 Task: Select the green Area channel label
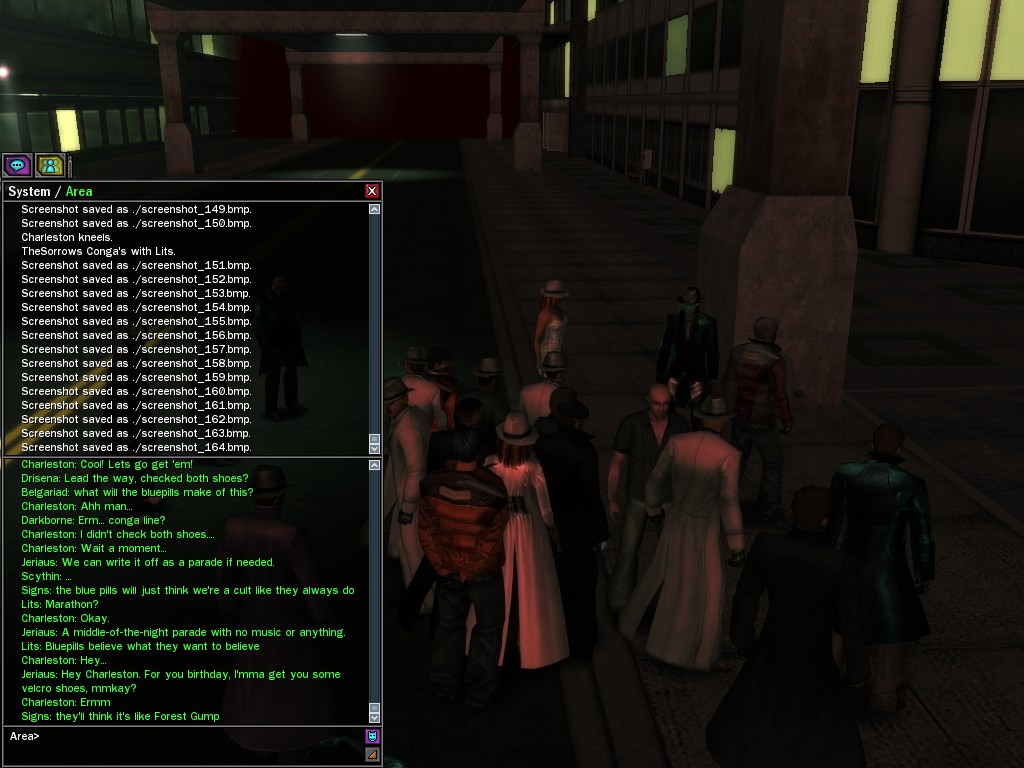[79, 191]
